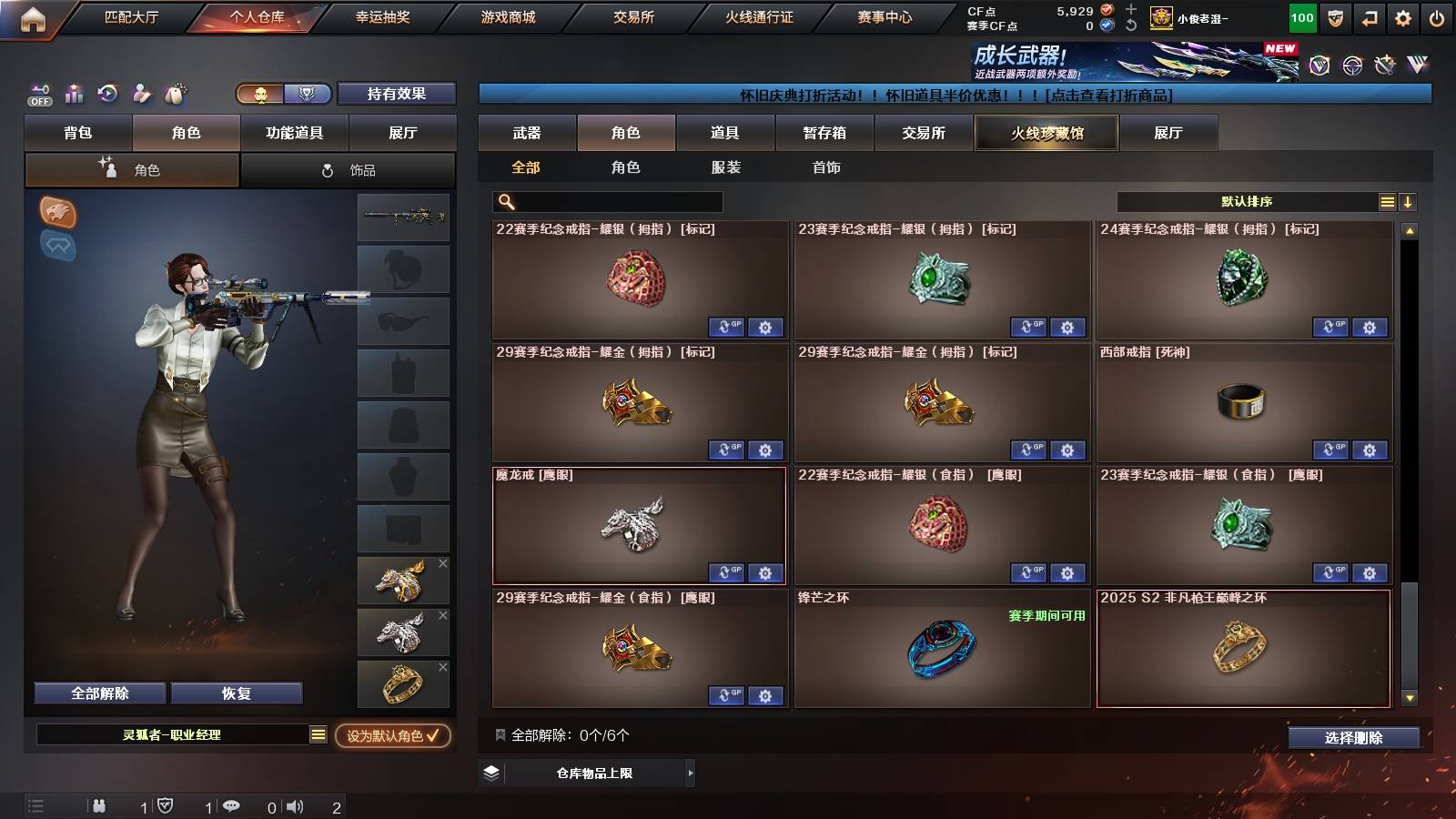This screenshot has height=819, width=1456.
Task: Switch to the 火线珍藏馆 tab
Action: (1046, 133)
